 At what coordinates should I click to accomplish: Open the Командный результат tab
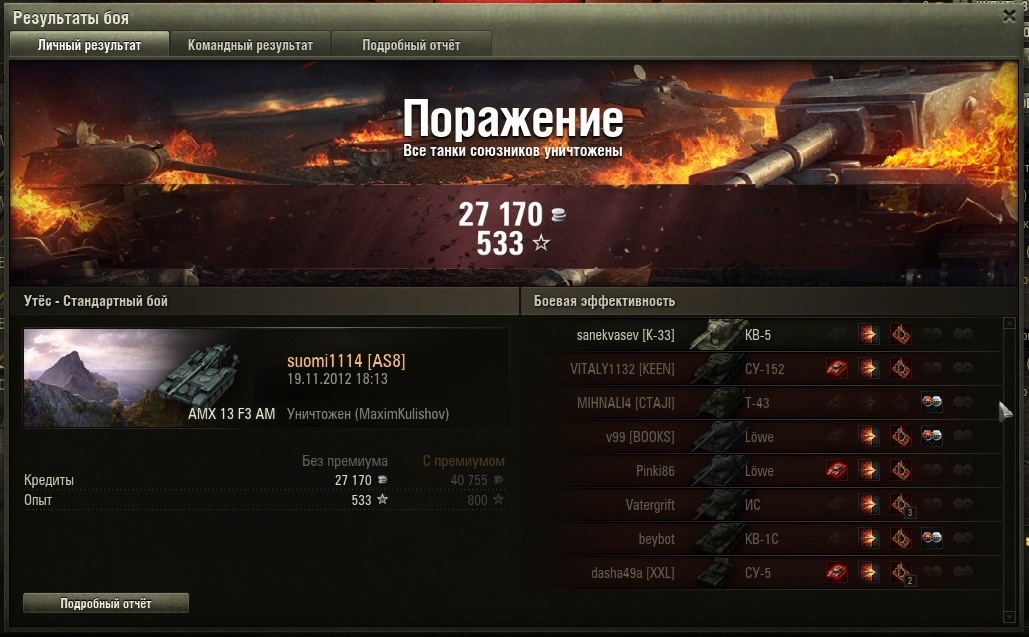(250, 45)
